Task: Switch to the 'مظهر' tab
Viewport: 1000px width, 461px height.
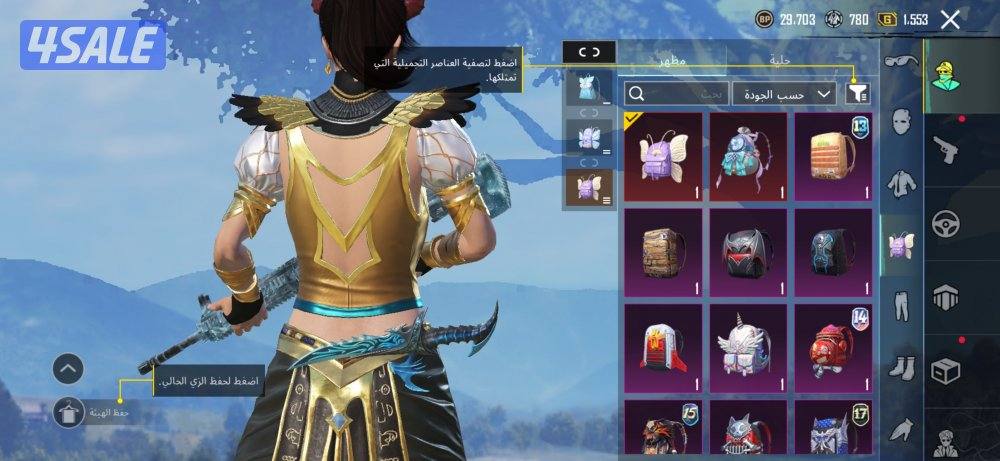Action: 671,60
